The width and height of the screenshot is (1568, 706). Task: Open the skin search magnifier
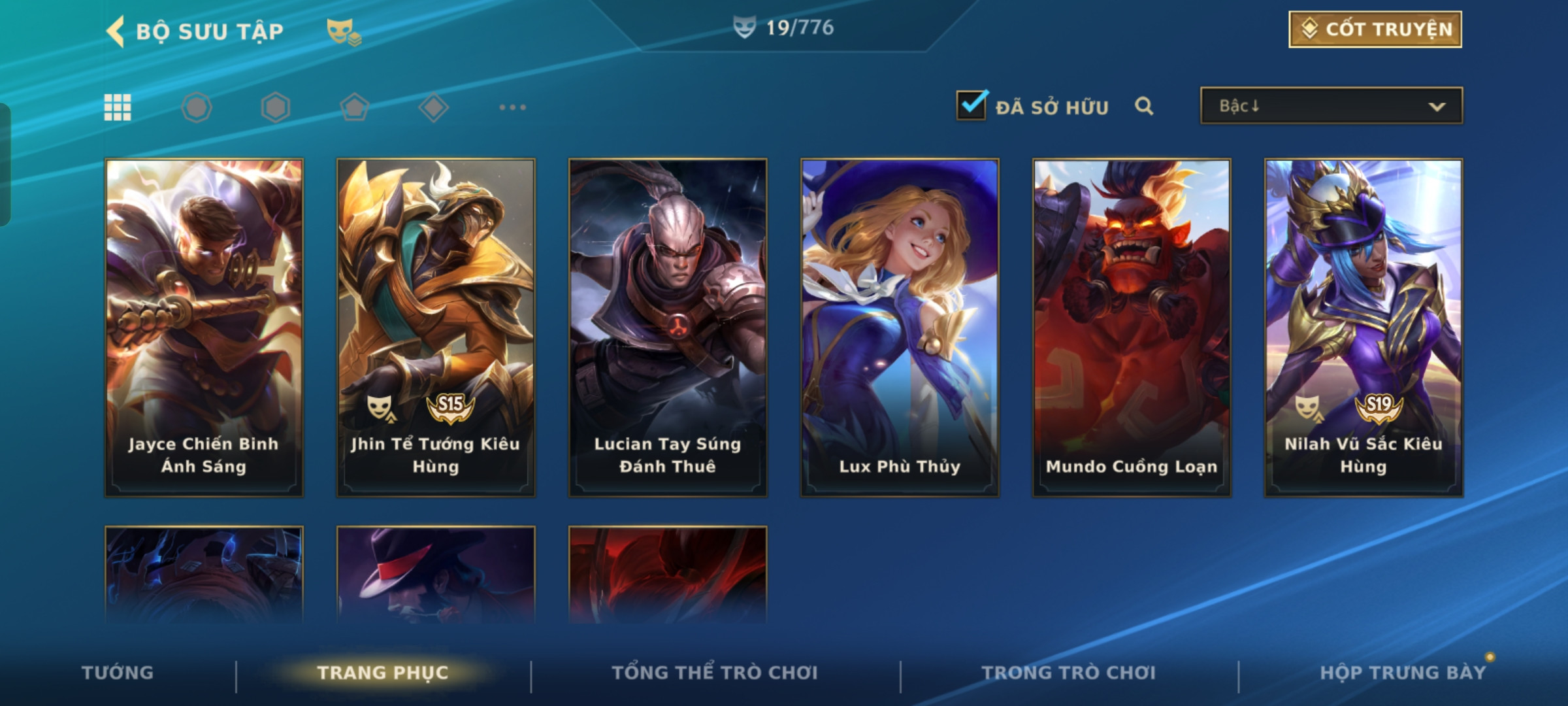click(x=1144, y=106)
